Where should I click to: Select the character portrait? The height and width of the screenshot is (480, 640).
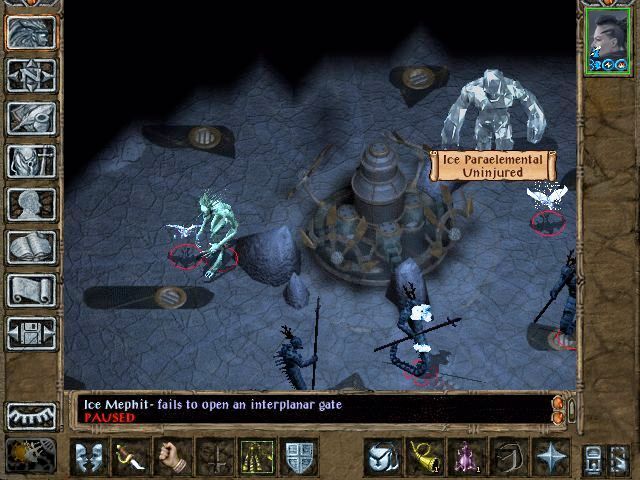click(607, 40)
